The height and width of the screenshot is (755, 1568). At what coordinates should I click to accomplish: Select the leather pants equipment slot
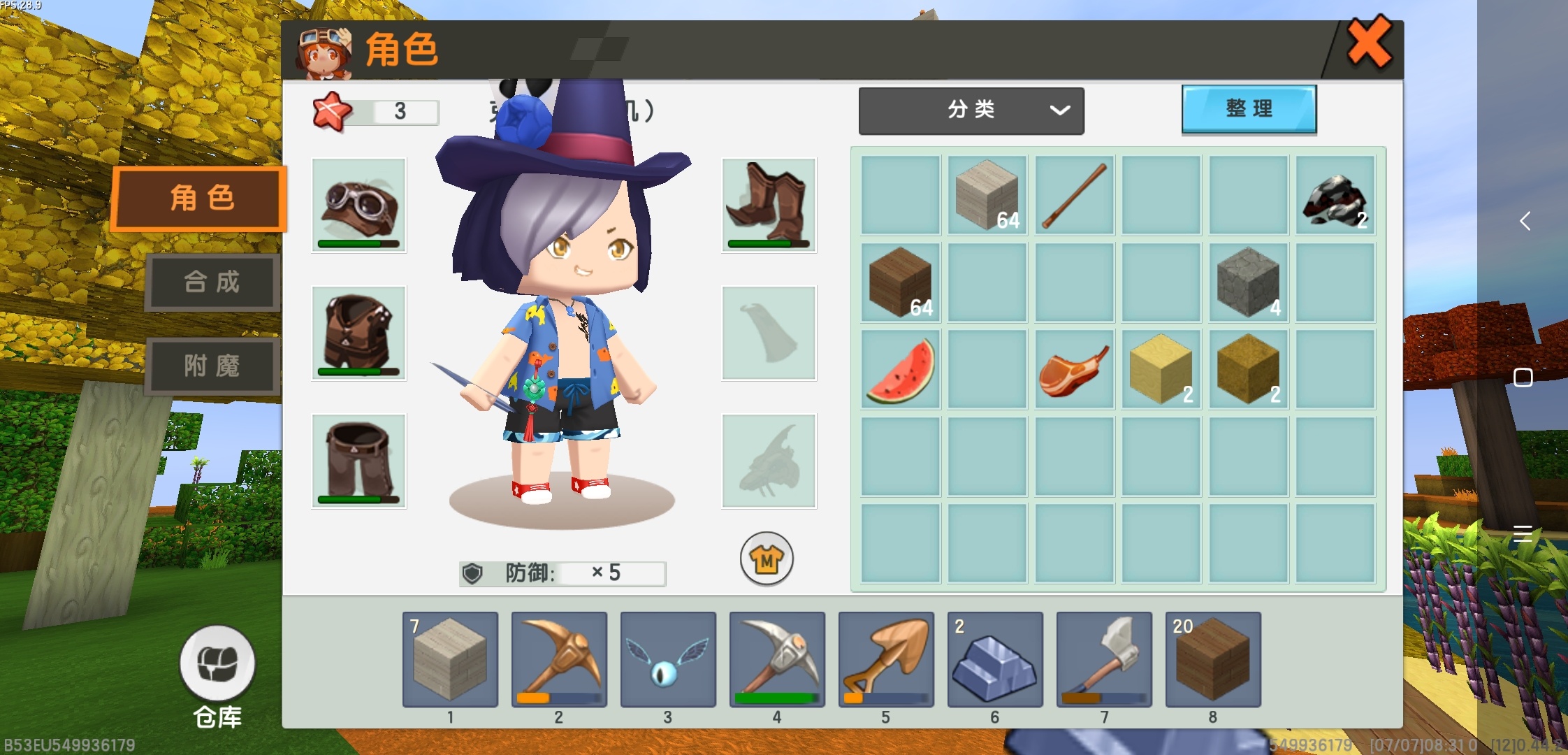359,461
